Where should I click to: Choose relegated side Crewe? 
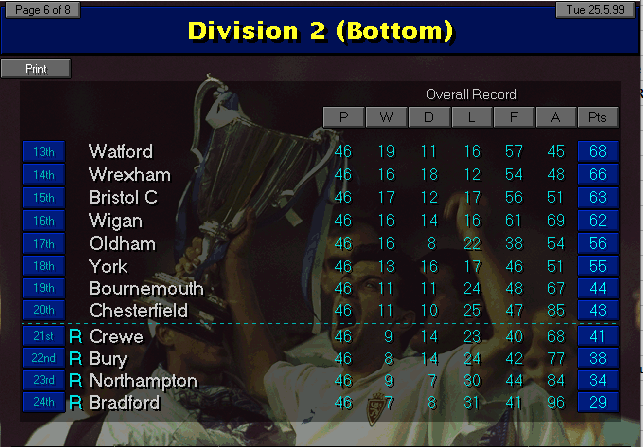[x=116, y=337]
